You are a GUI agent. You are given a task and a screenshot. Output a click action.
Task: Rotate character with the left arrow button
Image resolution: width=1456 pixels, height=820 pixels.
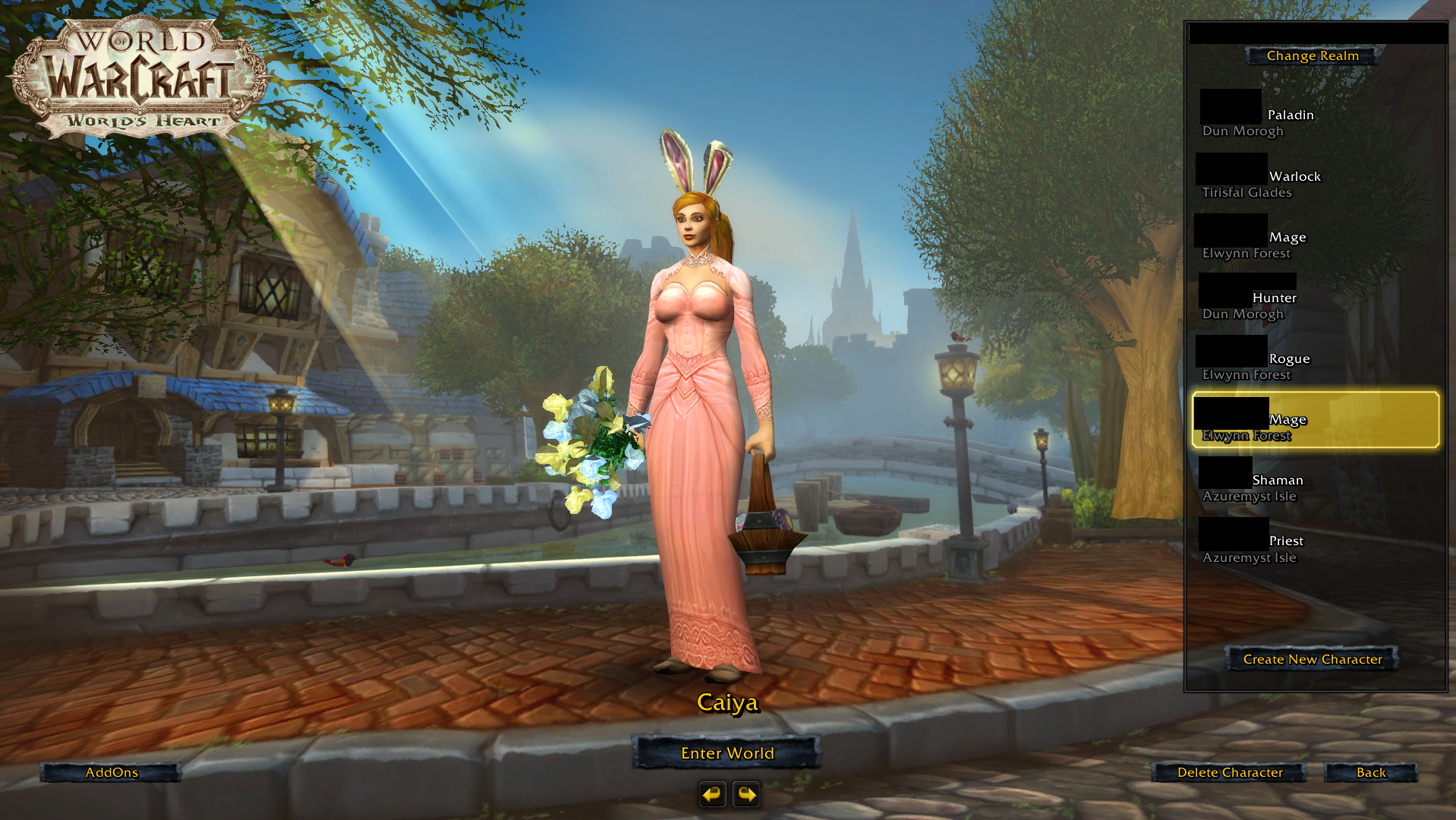pos(712,794)
